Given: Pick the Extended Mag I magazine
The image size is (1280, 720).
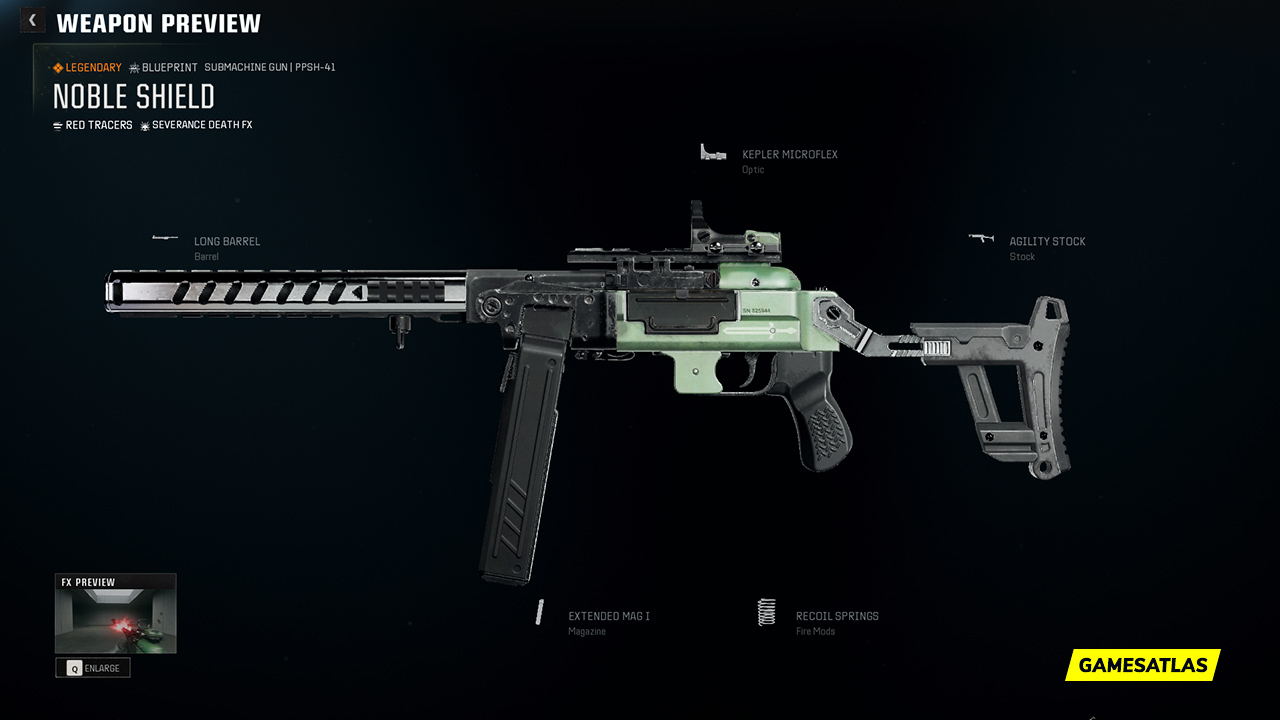Looking at the screenshot, I should click(x=608, y=617).
